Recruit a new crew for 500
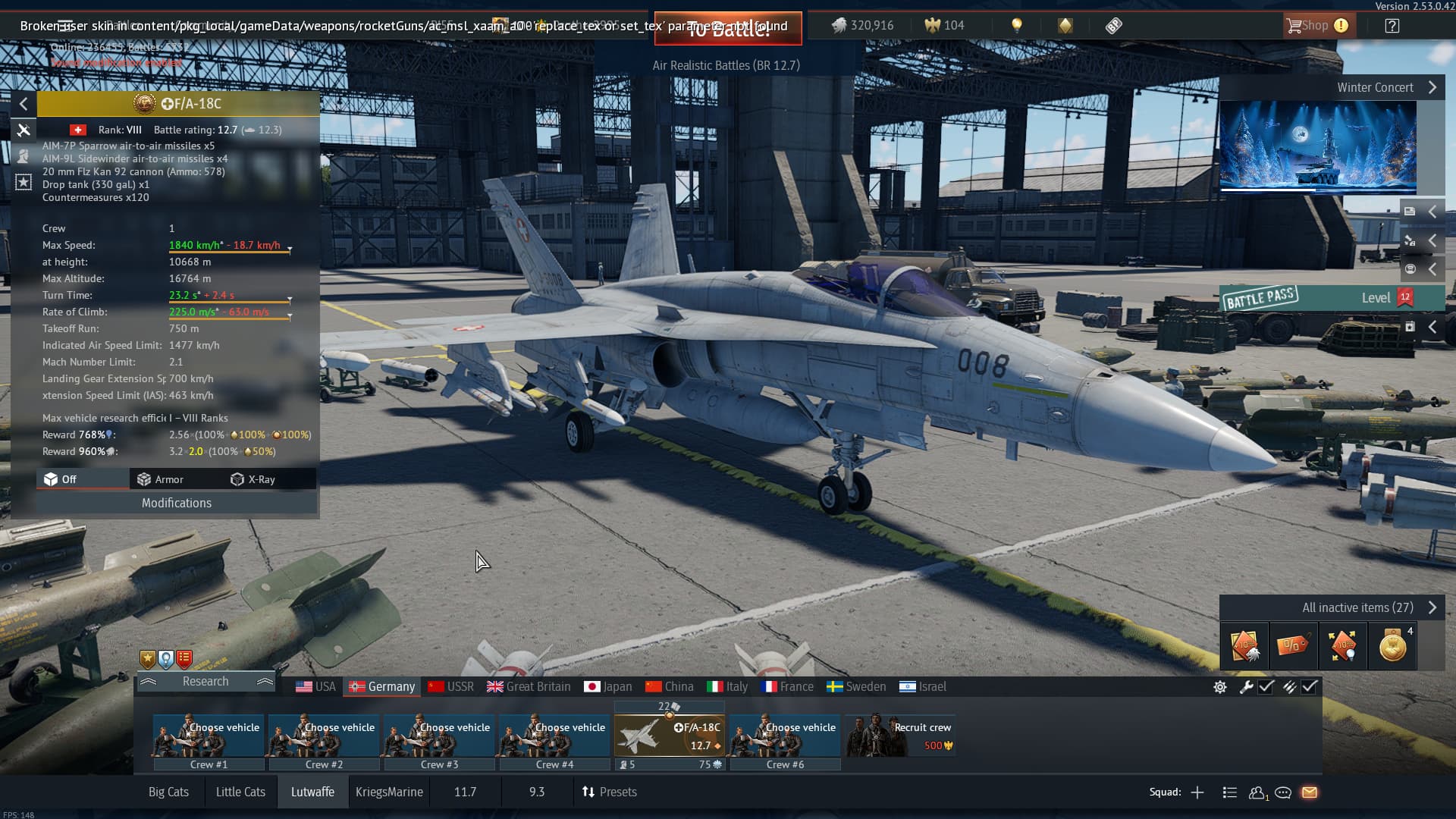 tap(900, 736)
